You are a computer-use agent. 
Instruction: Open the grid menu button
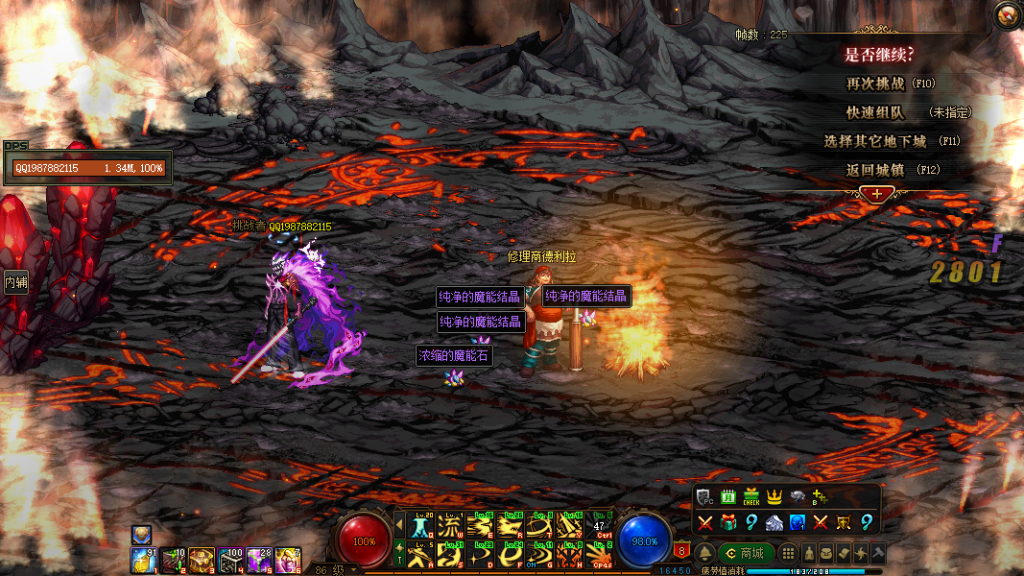coord(789,553)
